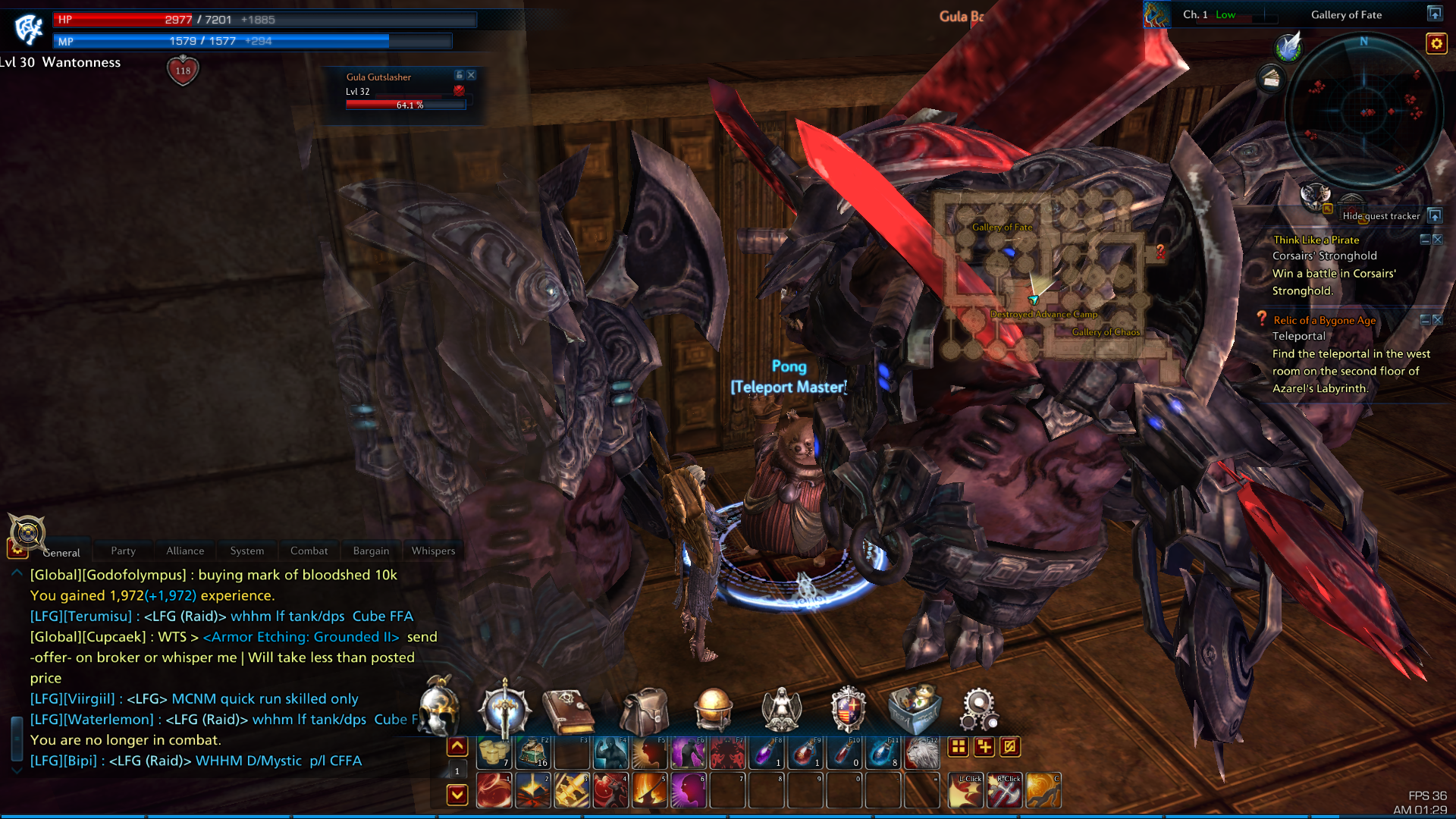Close the Gula Gutslasher target frame
This screenshot has width=1456, height=819.
point(472,75)
